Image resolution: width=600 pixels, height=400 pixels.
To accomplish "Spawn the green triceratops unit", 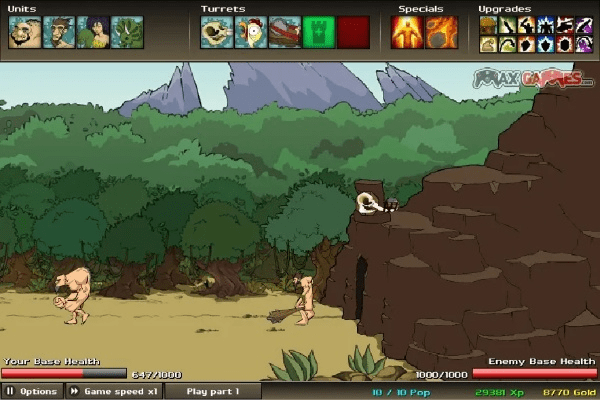I will [x=126, y=32].
